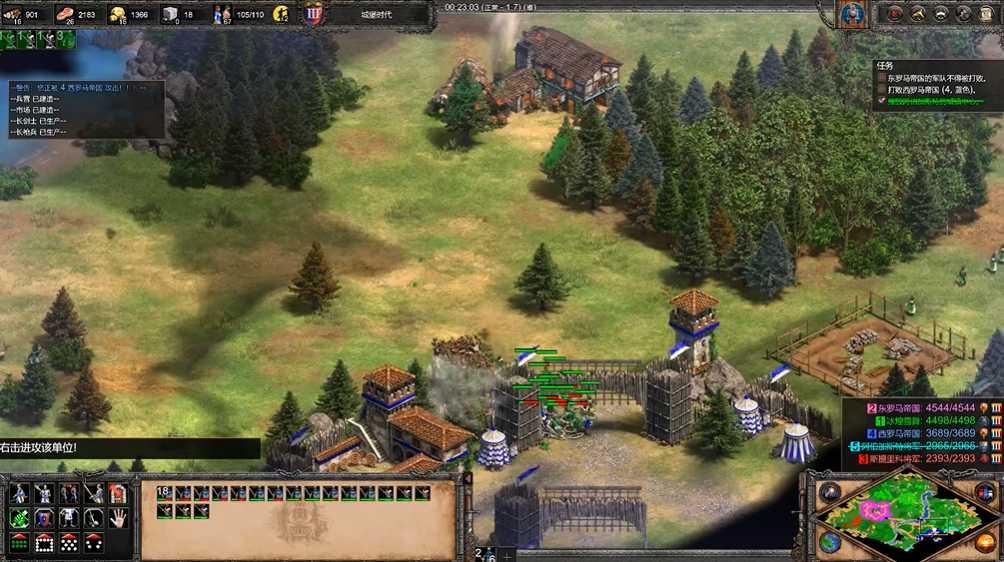Image resolution: width=1004 pixels, height=562 pixels.
Task: Open the chat using the red menu button
Action: click(895, 13)
